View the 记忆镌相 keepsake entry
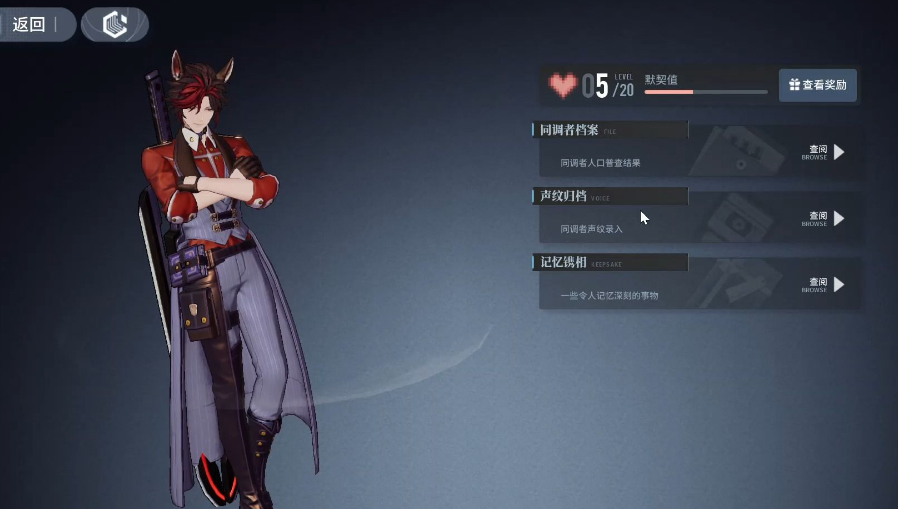 pyautogui.click(x=826, y=285)
